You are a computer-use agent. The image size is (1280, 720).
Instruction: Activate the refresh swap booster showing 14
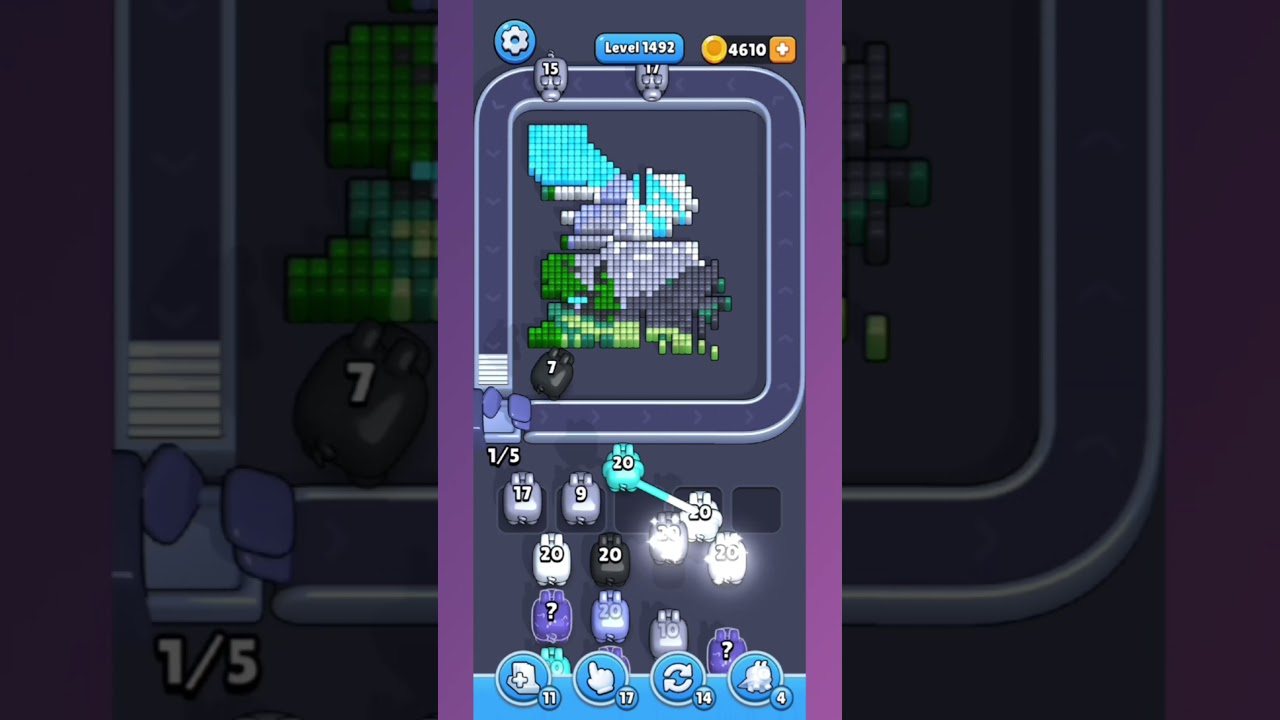[x=678, y=679]
